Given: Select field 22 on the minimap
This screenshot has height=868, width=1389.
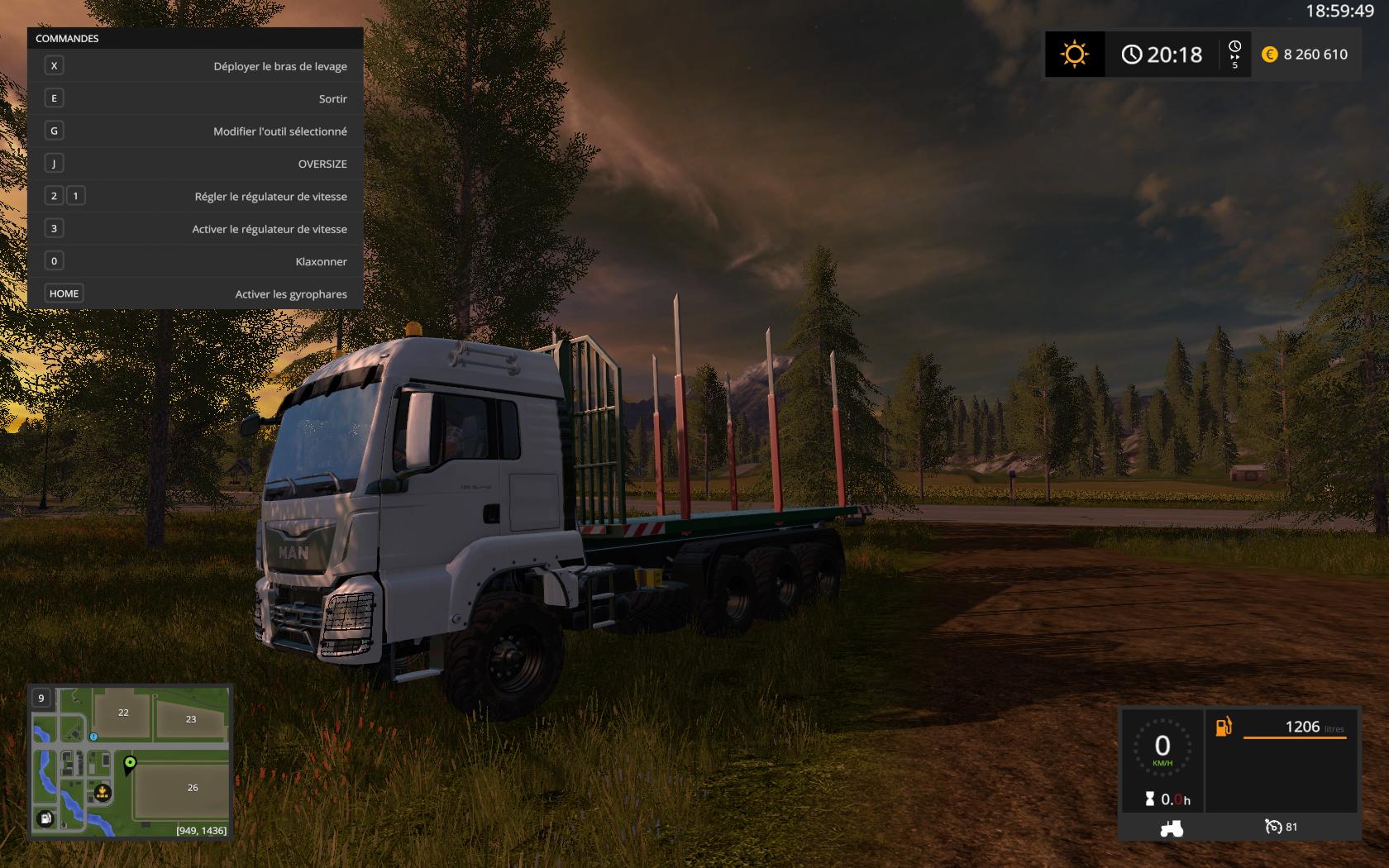Looking at the screenshot, I should tap(123, 713).
